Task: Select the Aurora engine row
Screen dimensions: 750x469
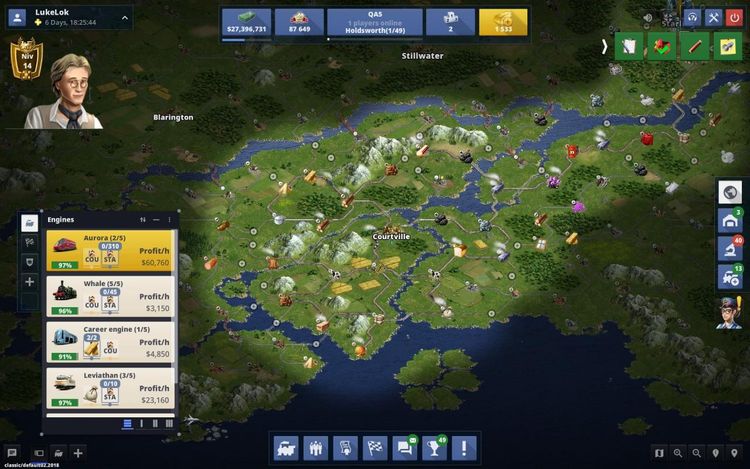Action: pos(110,251)
